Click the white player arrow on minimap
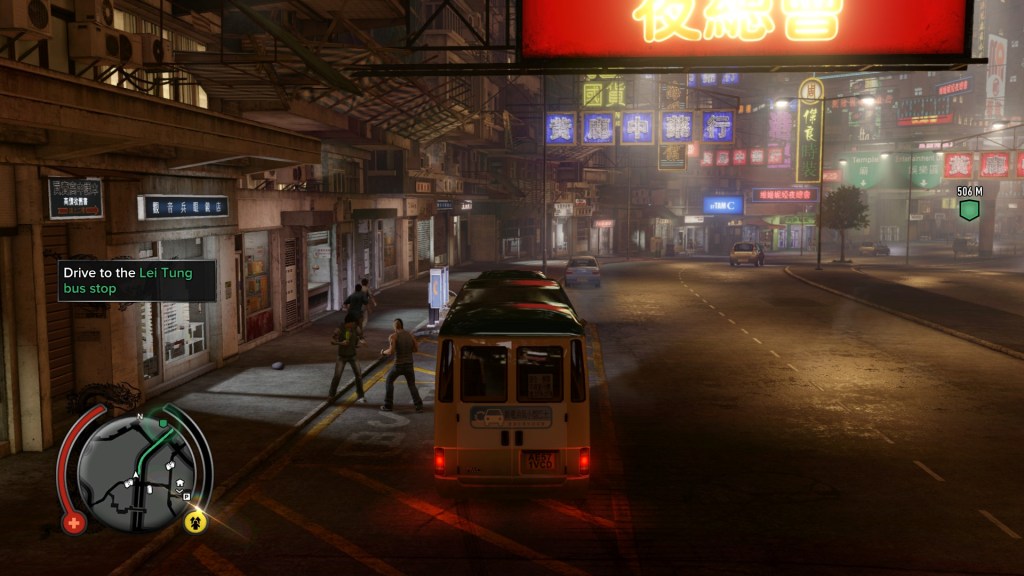This screenshot has height=576, width=1024. 136,474
